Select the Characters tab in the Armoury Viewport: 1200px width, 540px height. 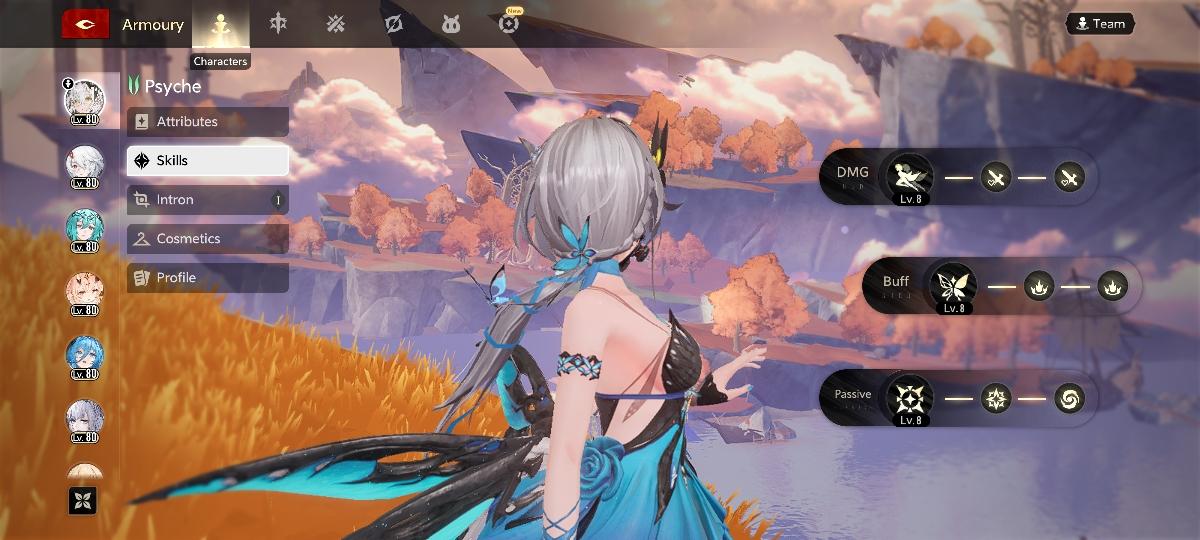click(220, 25)
